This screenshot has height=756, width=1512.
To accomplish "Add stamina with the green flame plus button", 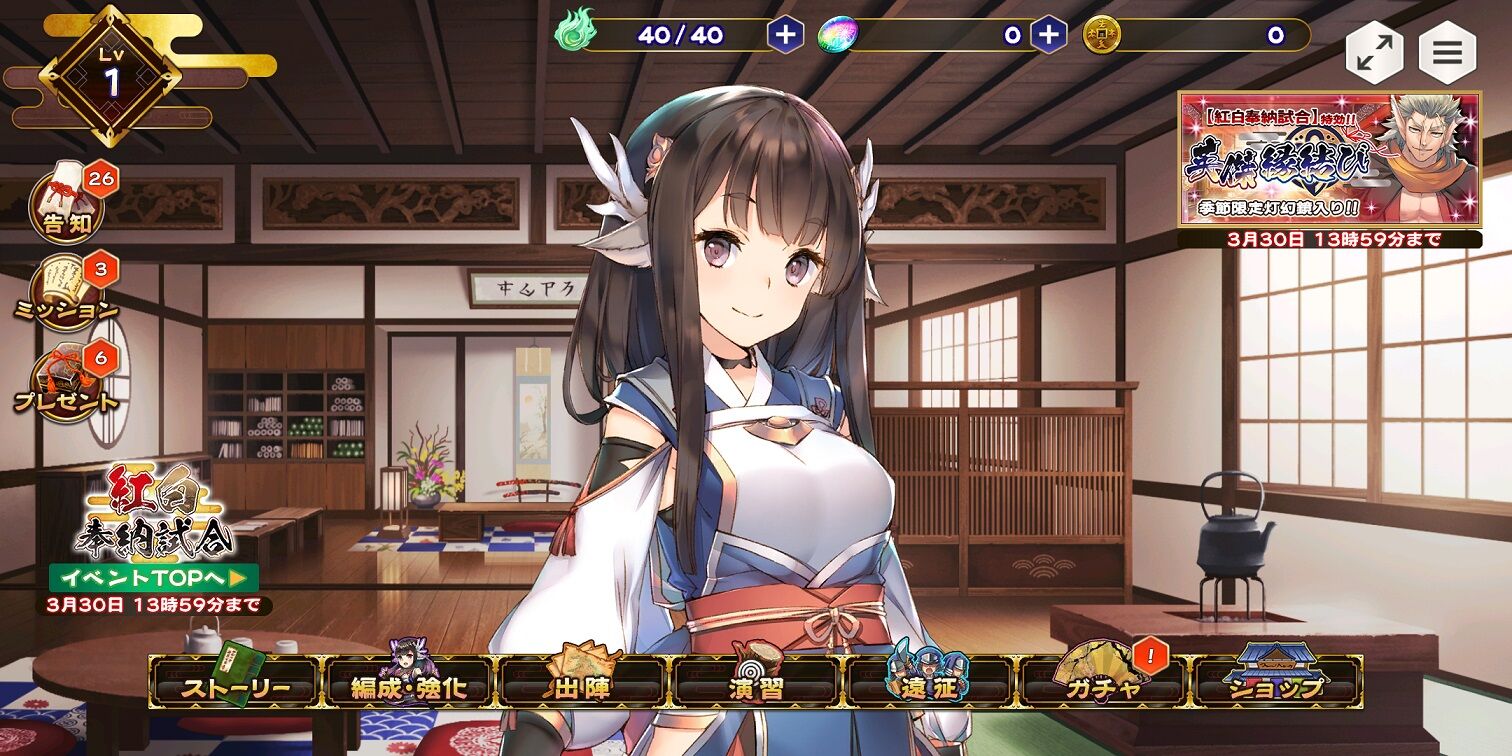I will (786, 35).
